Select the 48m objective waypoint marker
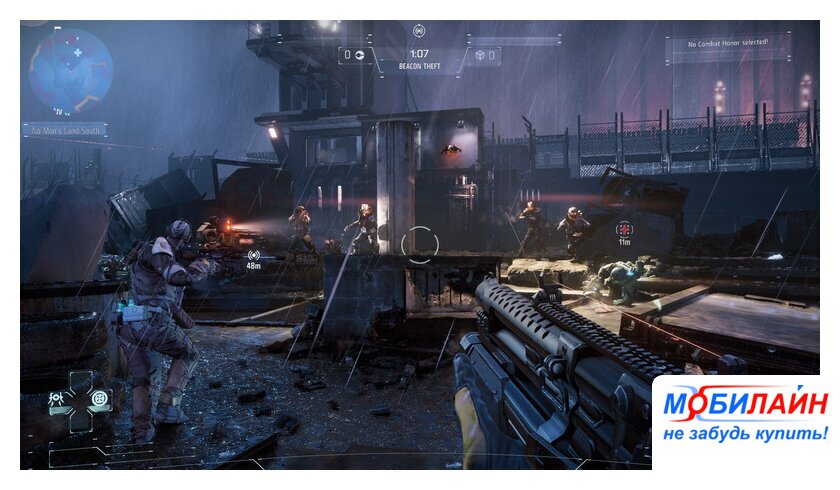Image resolution: width=840 pixels, height=490 pixels. click(253, 258)
